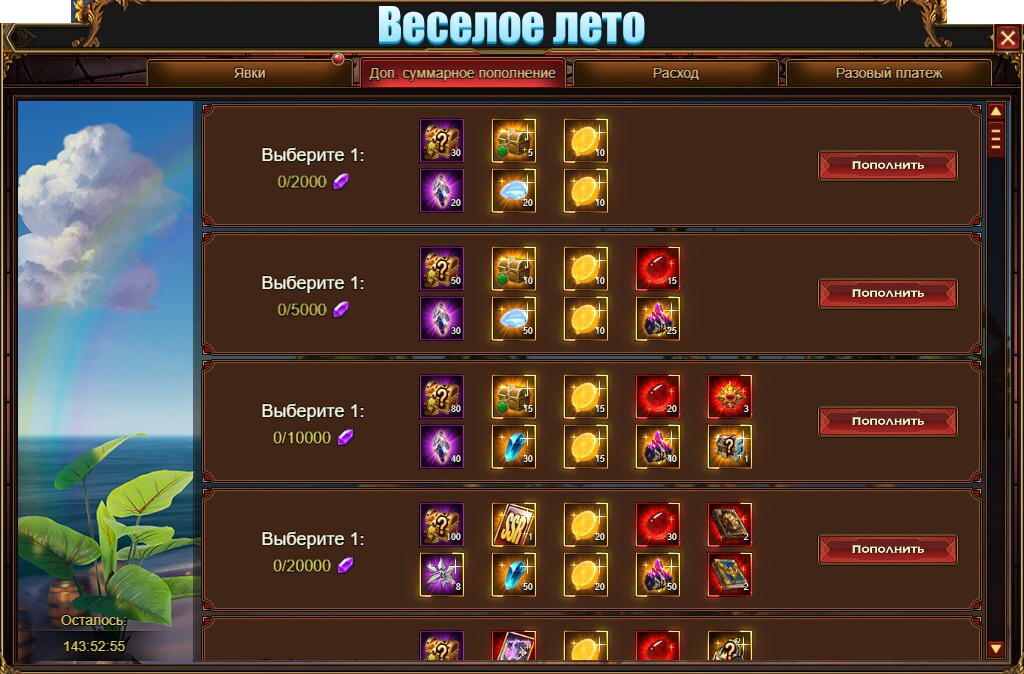Click Пополнить for the 20000 tier
The image size is (1024, 674).
tap(887, 549)
